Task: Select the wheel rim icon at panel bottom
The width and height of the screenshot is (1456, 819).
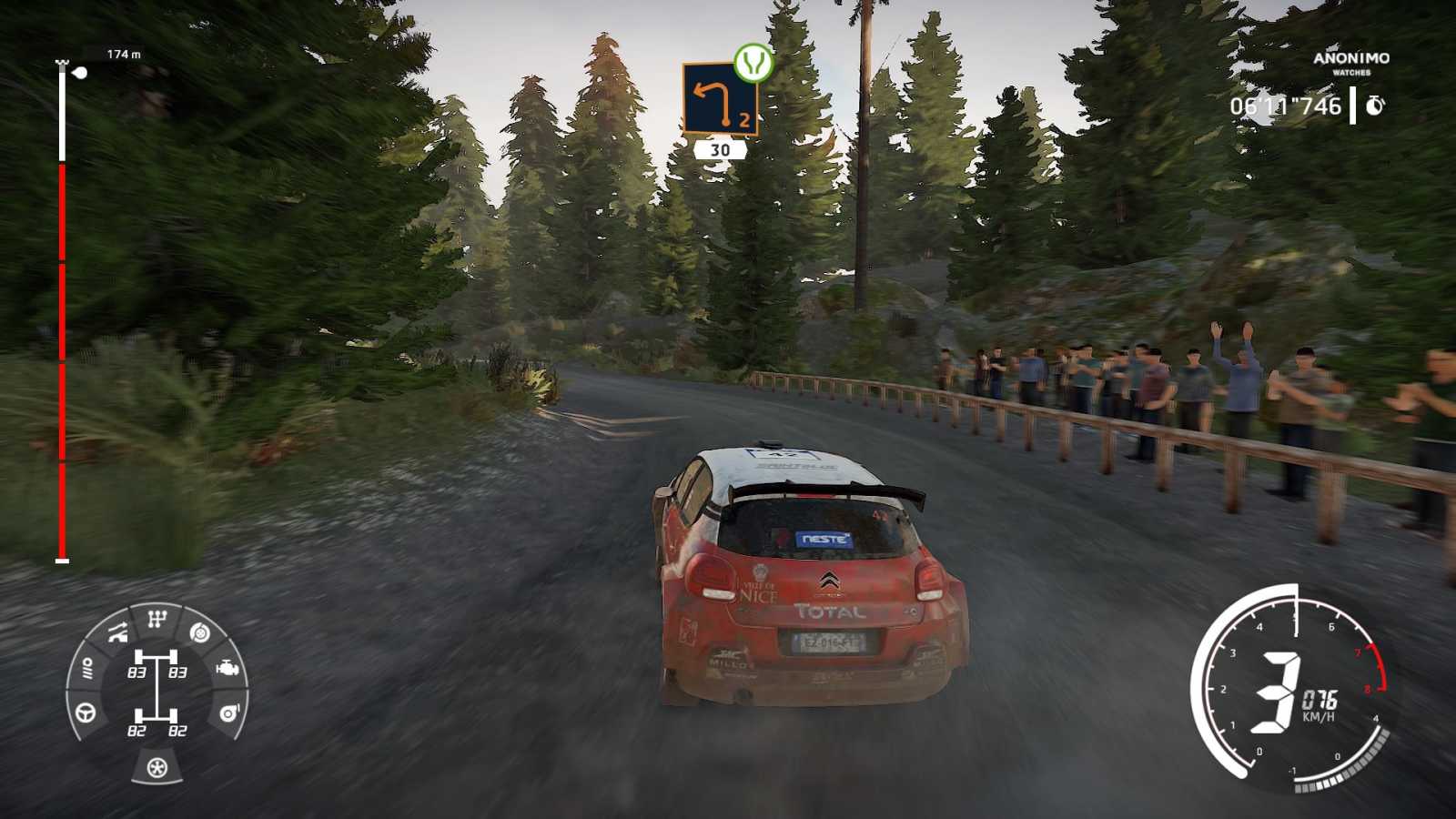Action: tap(157, 768)
